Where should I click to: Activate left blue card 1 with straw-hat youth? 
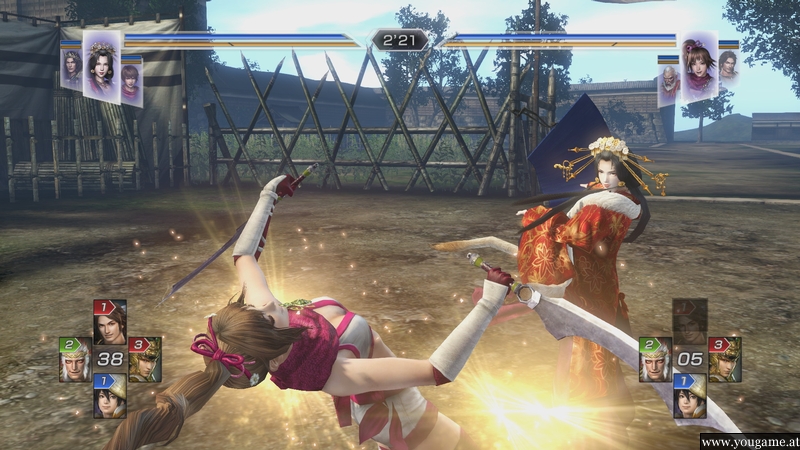(109, 396)
